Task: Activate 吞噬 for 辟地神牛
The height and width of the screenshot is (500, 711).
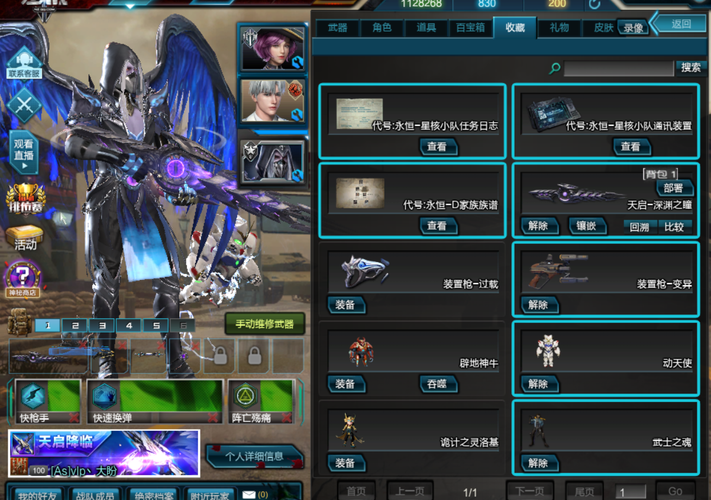Action: [x=436, y=384]
